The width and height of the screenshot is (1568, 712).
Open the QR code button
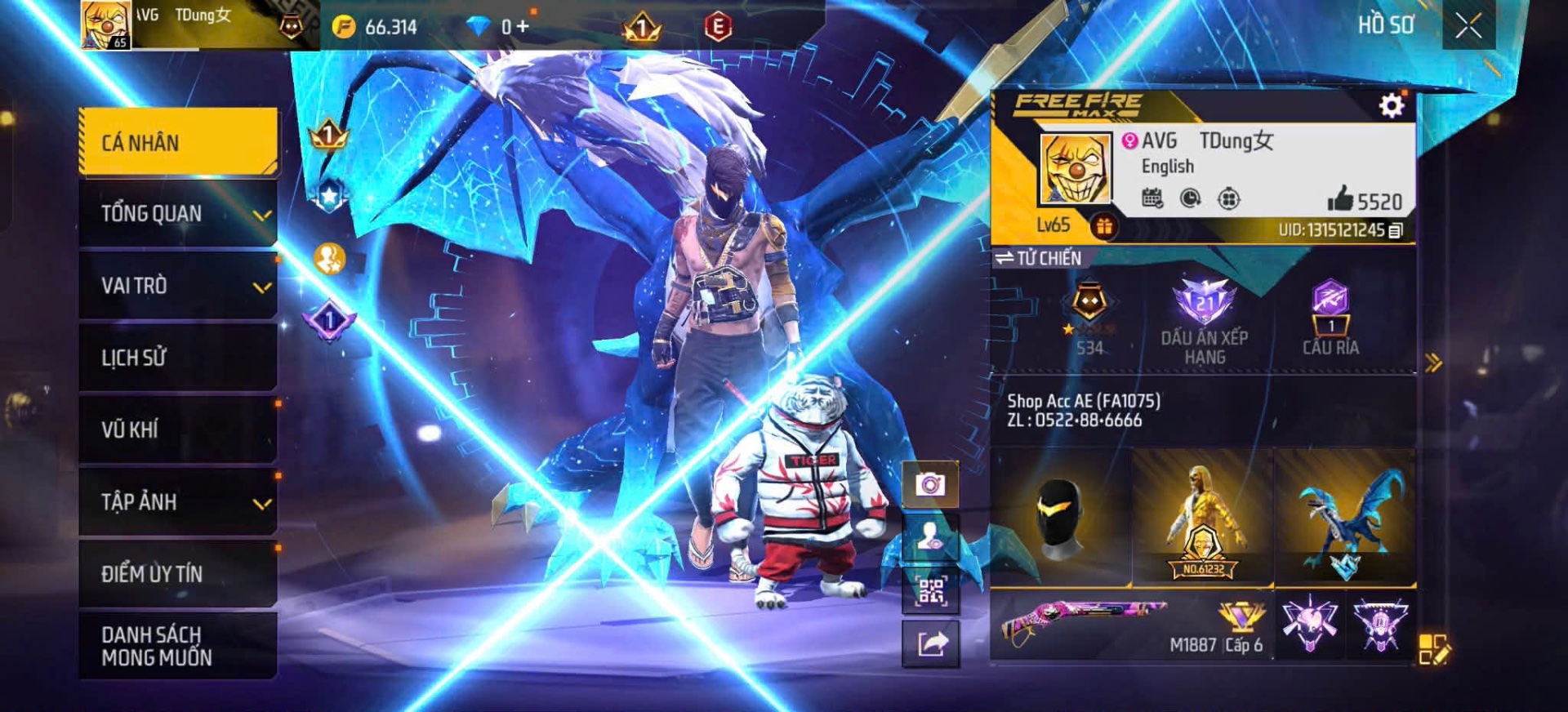[930, 591]
